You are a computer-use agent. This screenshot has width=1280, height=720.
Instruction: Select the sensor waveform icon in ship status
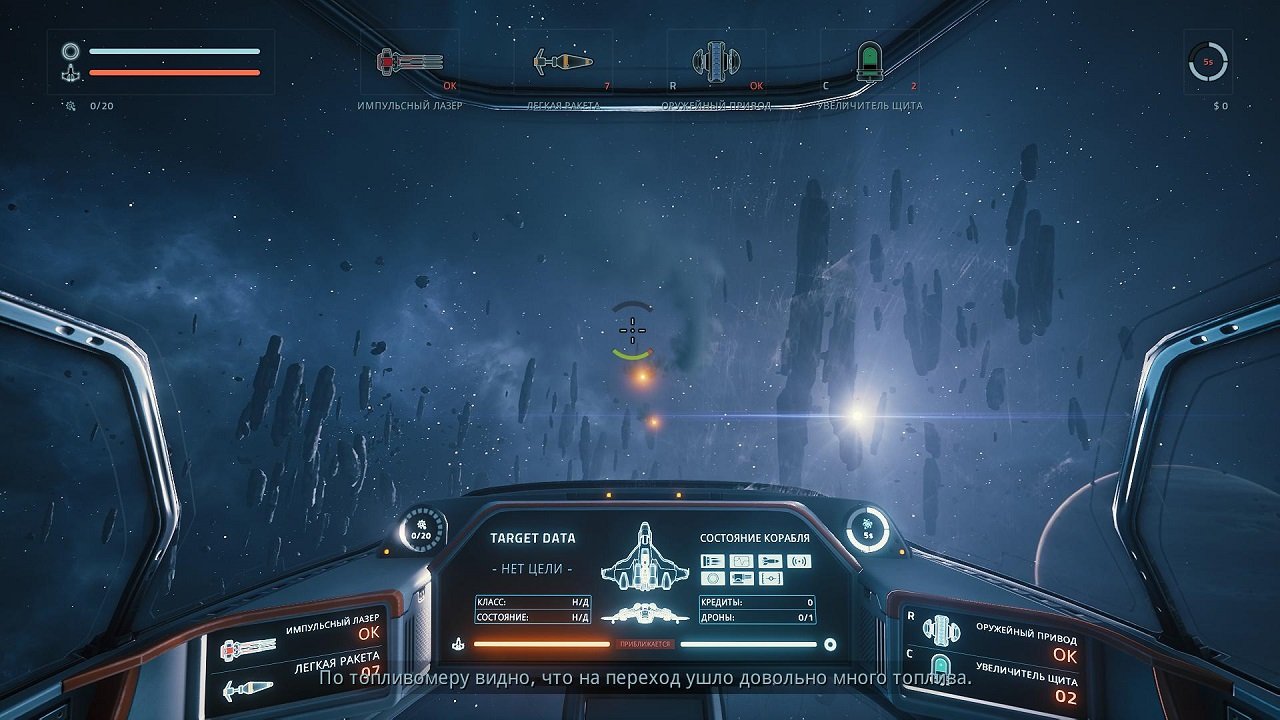(742, 561)
